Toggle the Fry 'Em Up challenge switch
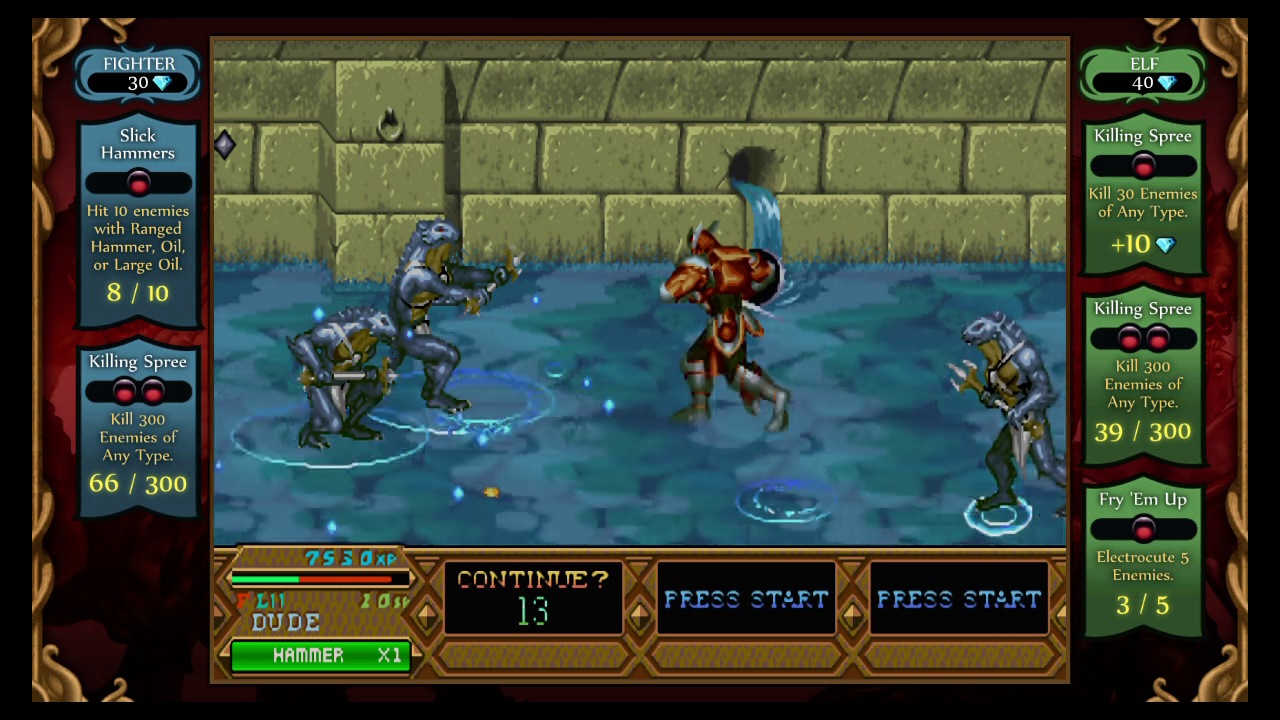The image size is (1280, 720). coord(1143,530)
